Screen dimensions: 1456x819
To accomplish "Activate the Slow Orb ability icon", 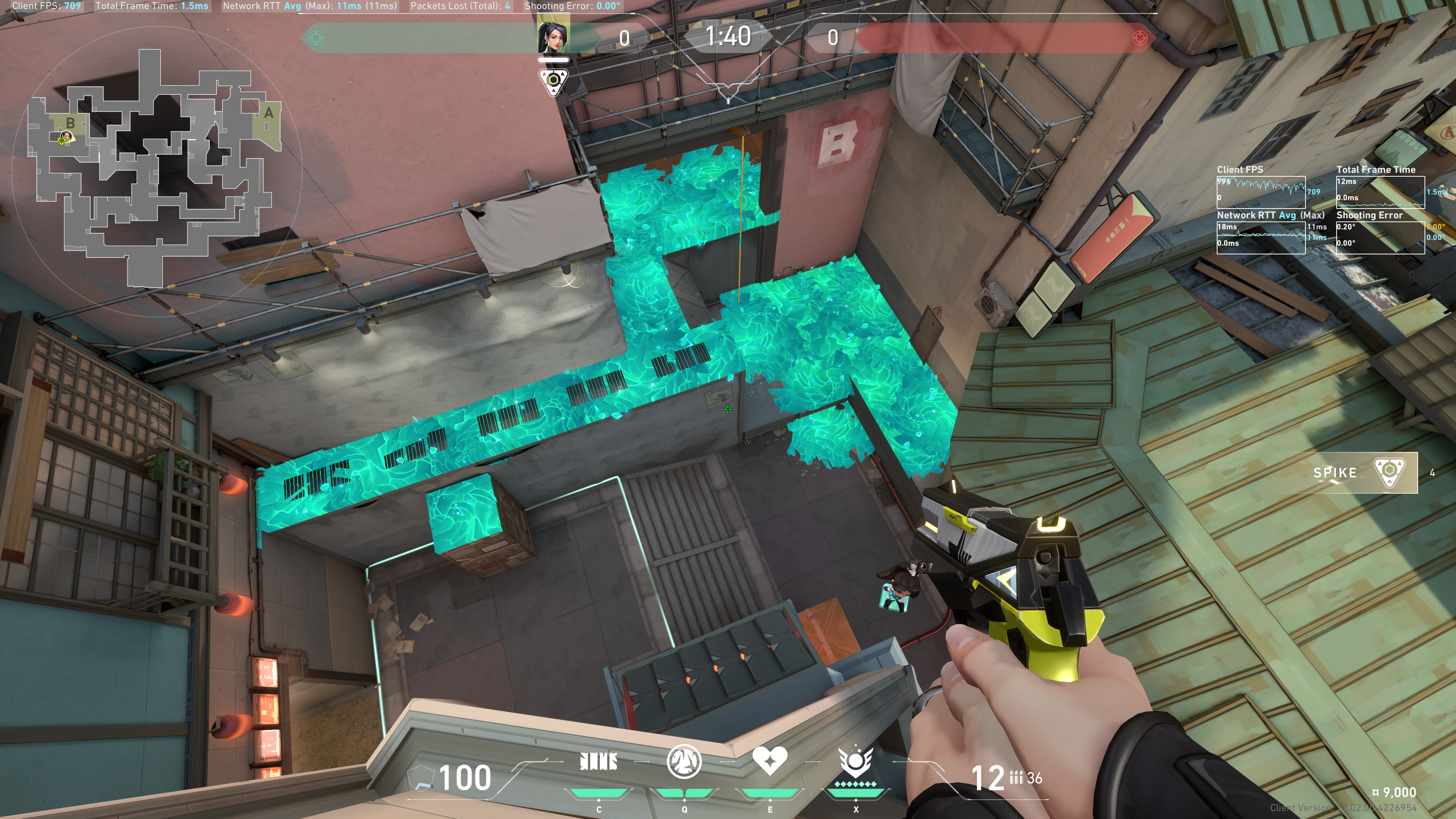I will [x=684, y=762].
